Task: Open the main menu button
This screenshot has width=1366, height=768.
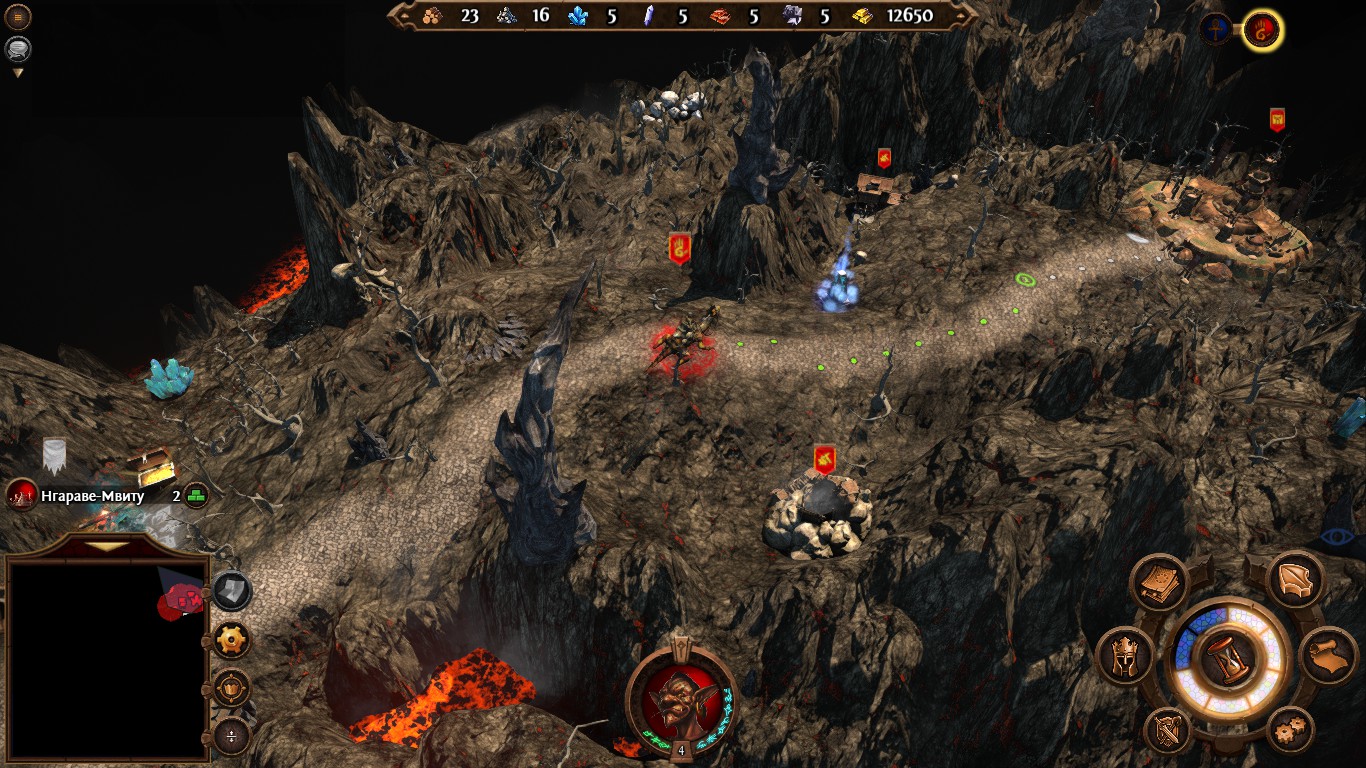Action: click(x=18, y=17)
